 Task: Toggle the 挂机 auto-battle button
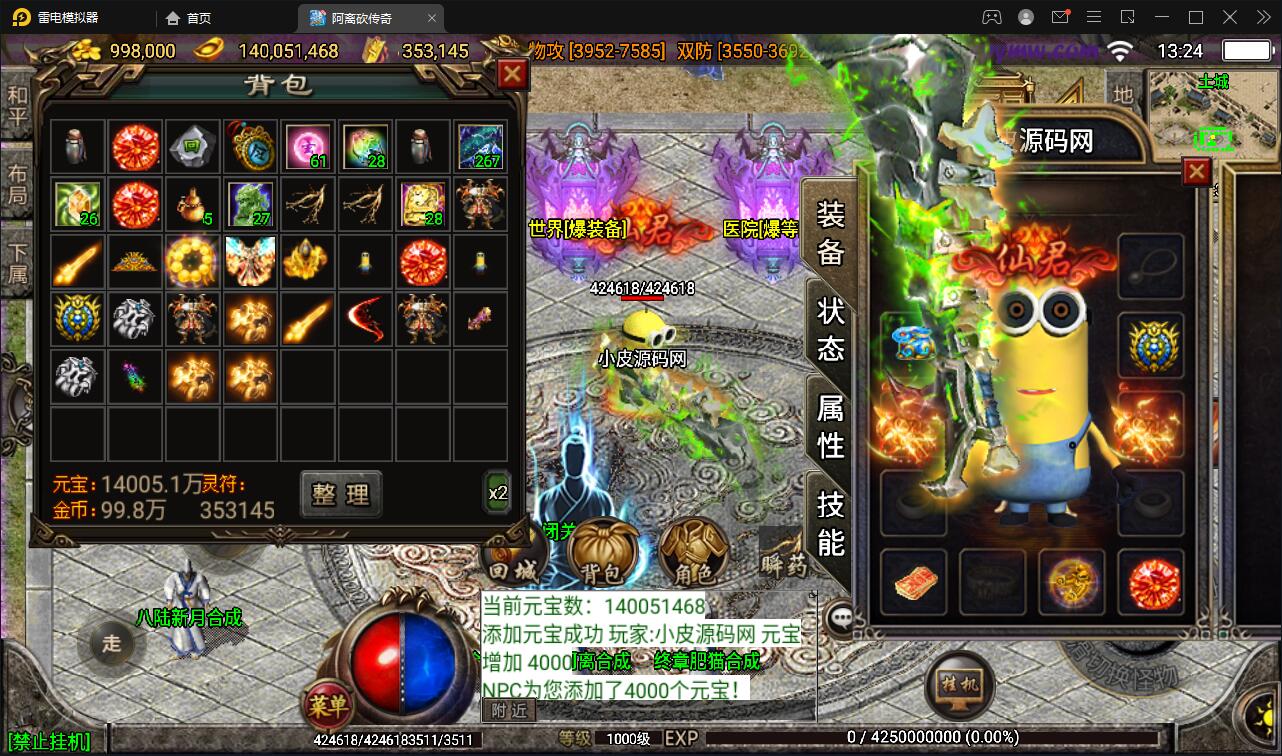click(x=959, y=684)
